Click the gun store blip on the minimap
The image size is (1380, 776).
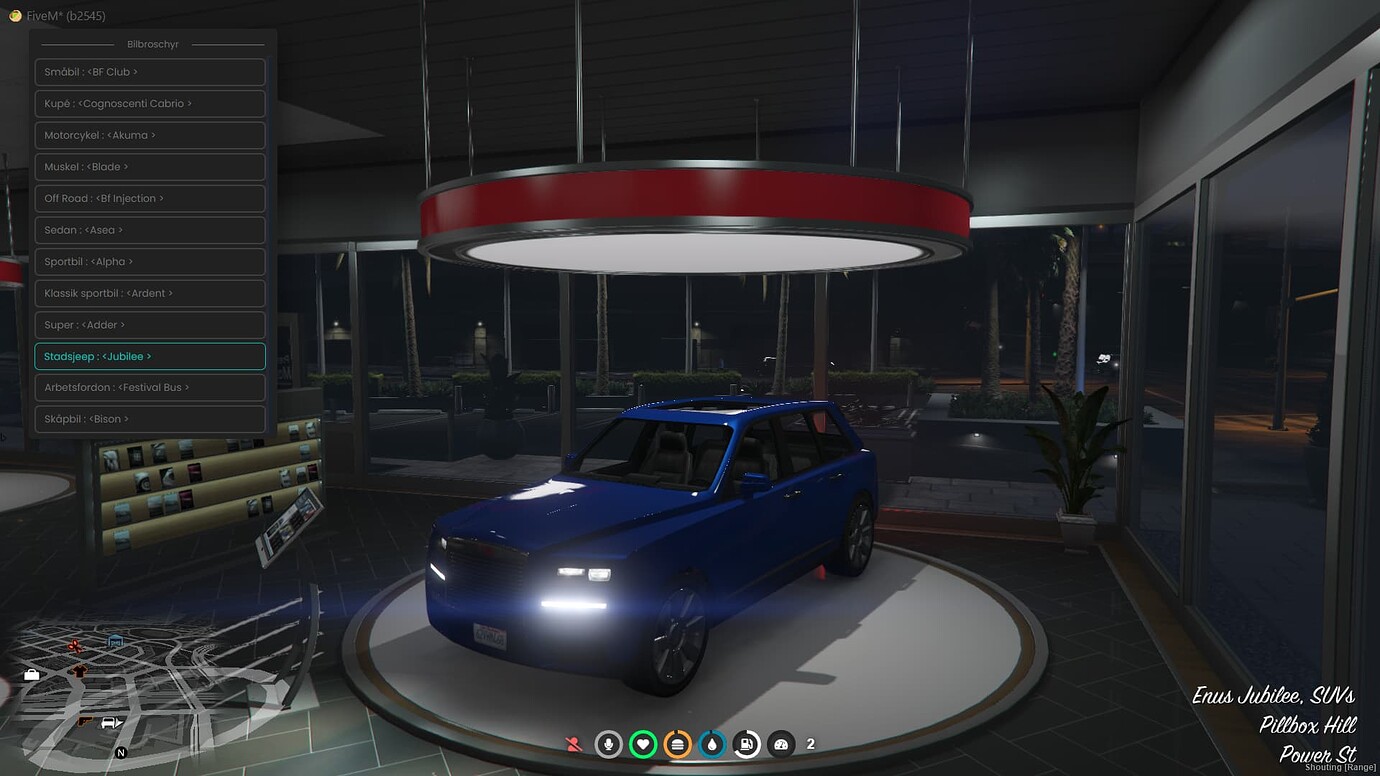83,721
